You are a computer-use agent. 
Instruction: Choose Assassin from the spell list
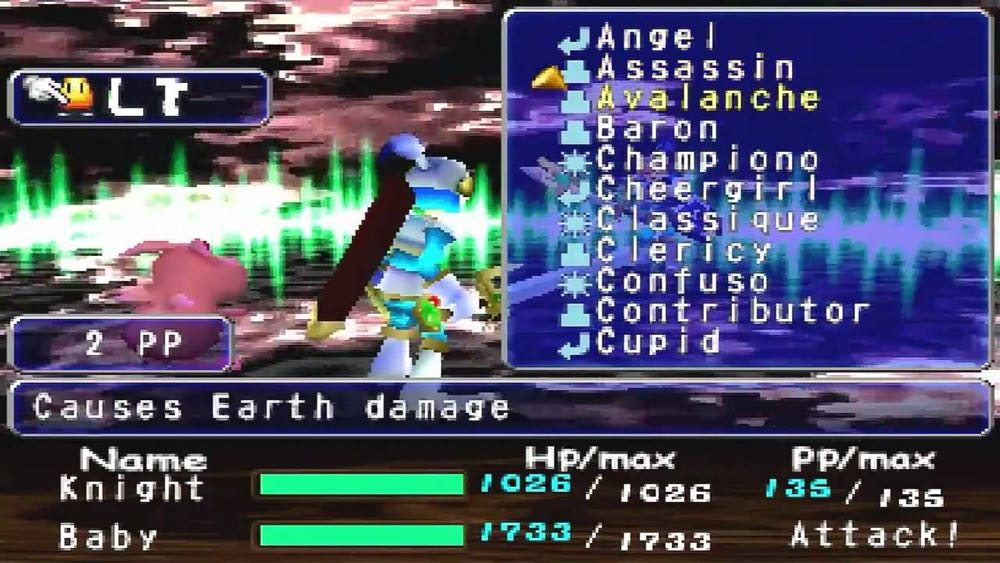[695, 68]
